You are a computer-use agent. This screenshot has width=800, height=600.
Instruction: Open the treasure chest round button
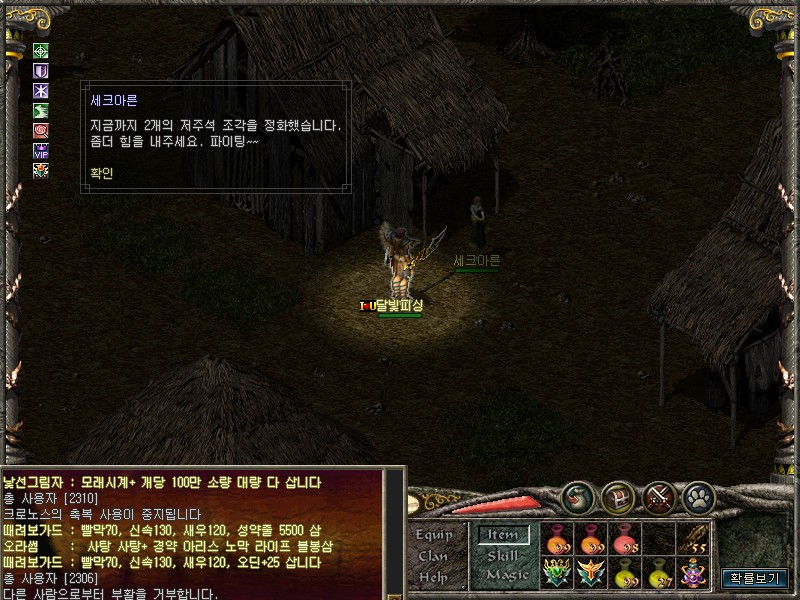(618, 497)
